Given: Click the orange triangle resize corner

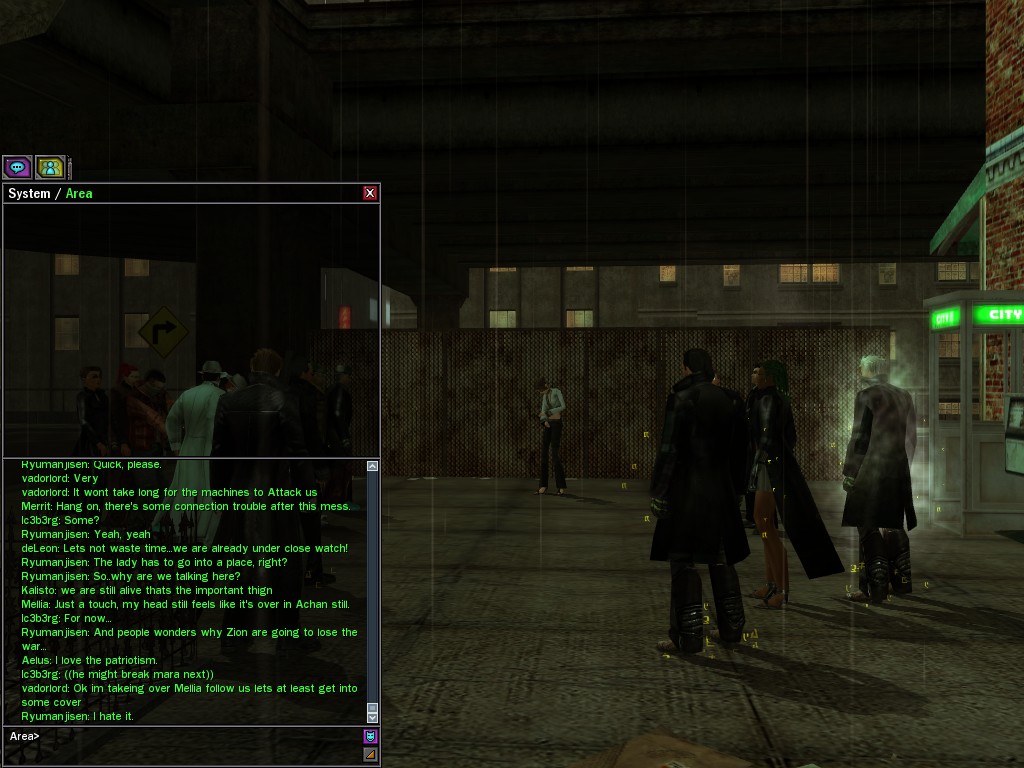Looking at the screenshot, I should 370,754.
